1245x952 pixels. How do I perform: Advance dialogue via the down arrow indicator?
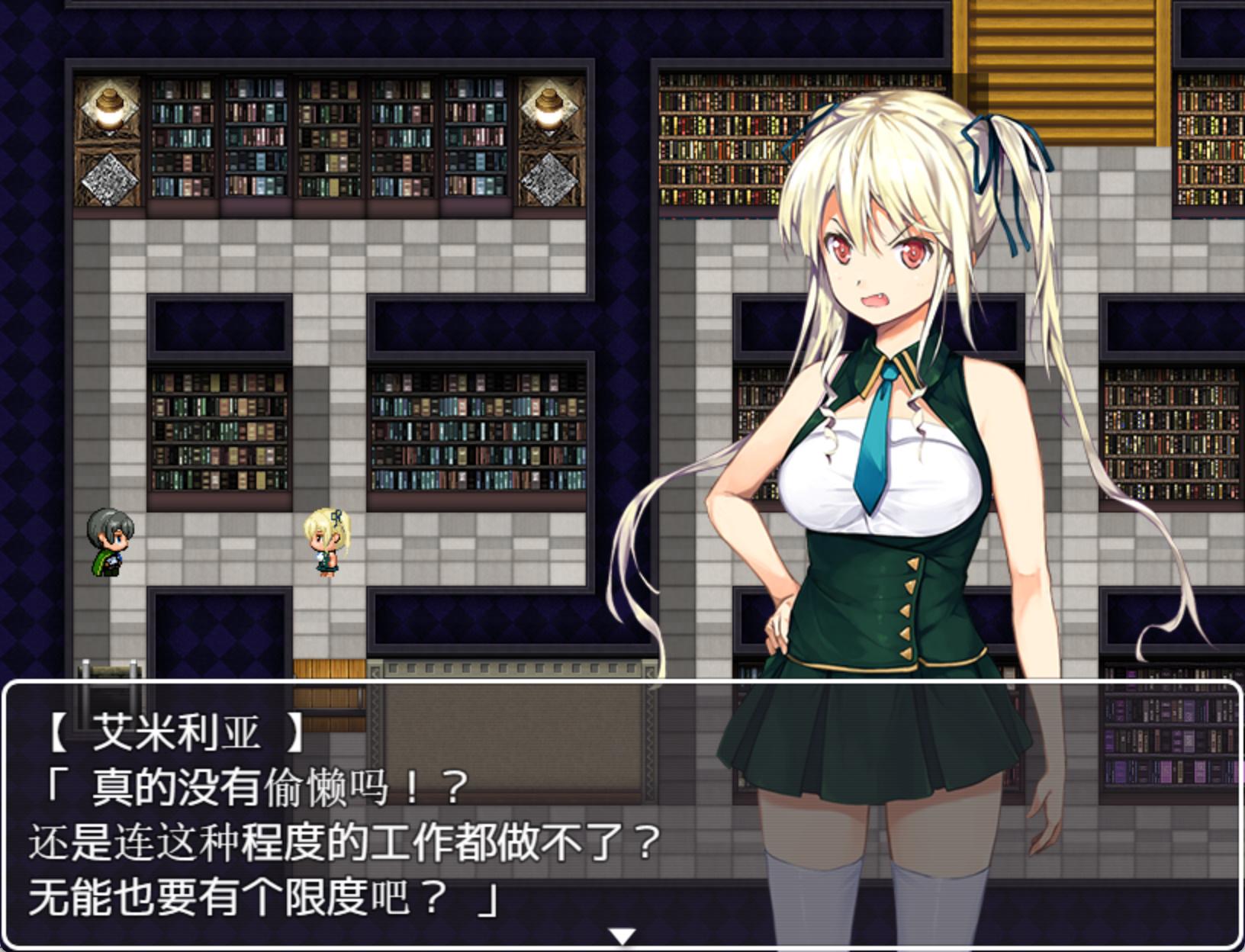622,934
